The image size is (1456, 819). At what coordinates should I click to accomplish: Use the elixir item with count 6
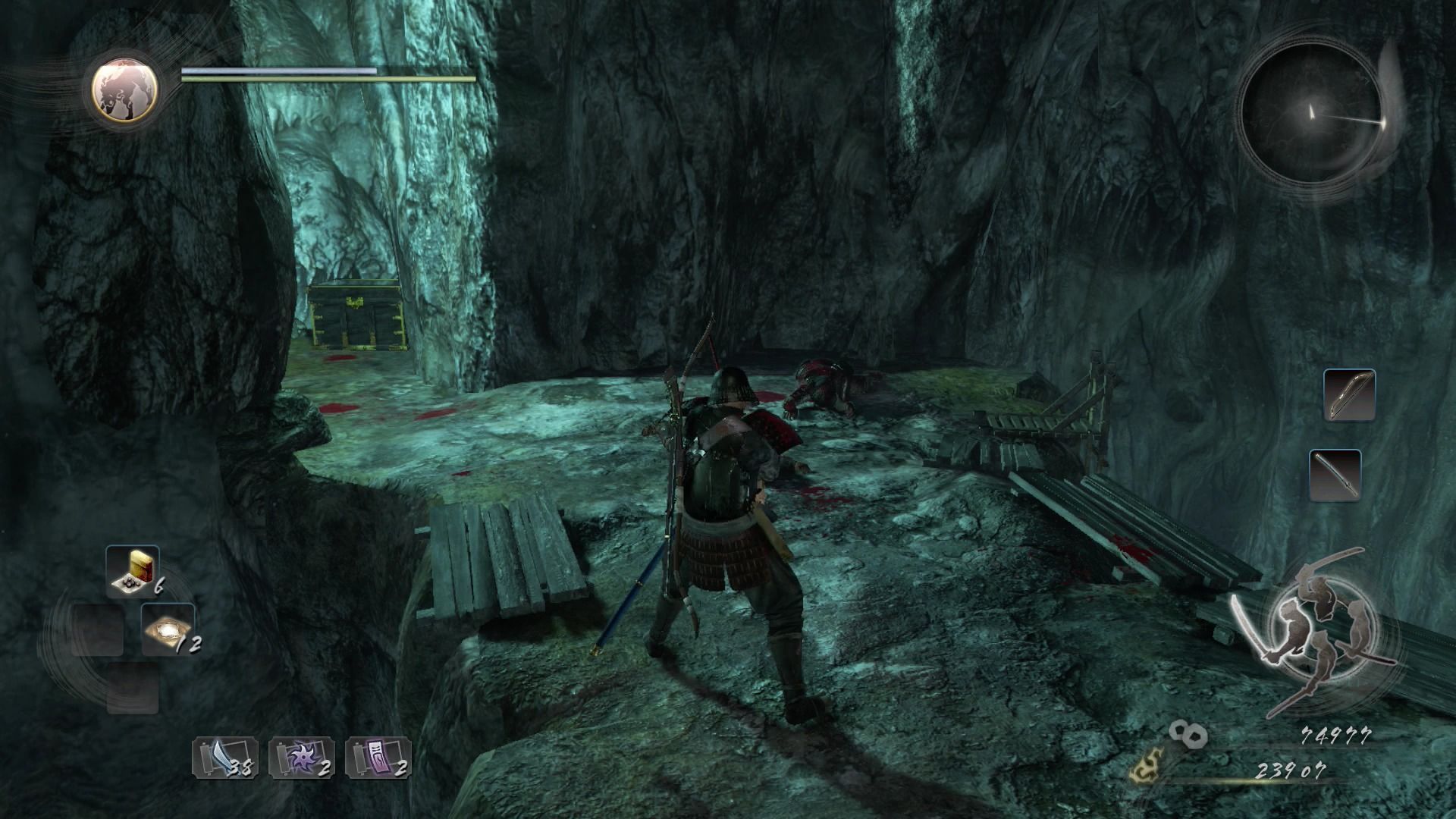tap(133, 570)
